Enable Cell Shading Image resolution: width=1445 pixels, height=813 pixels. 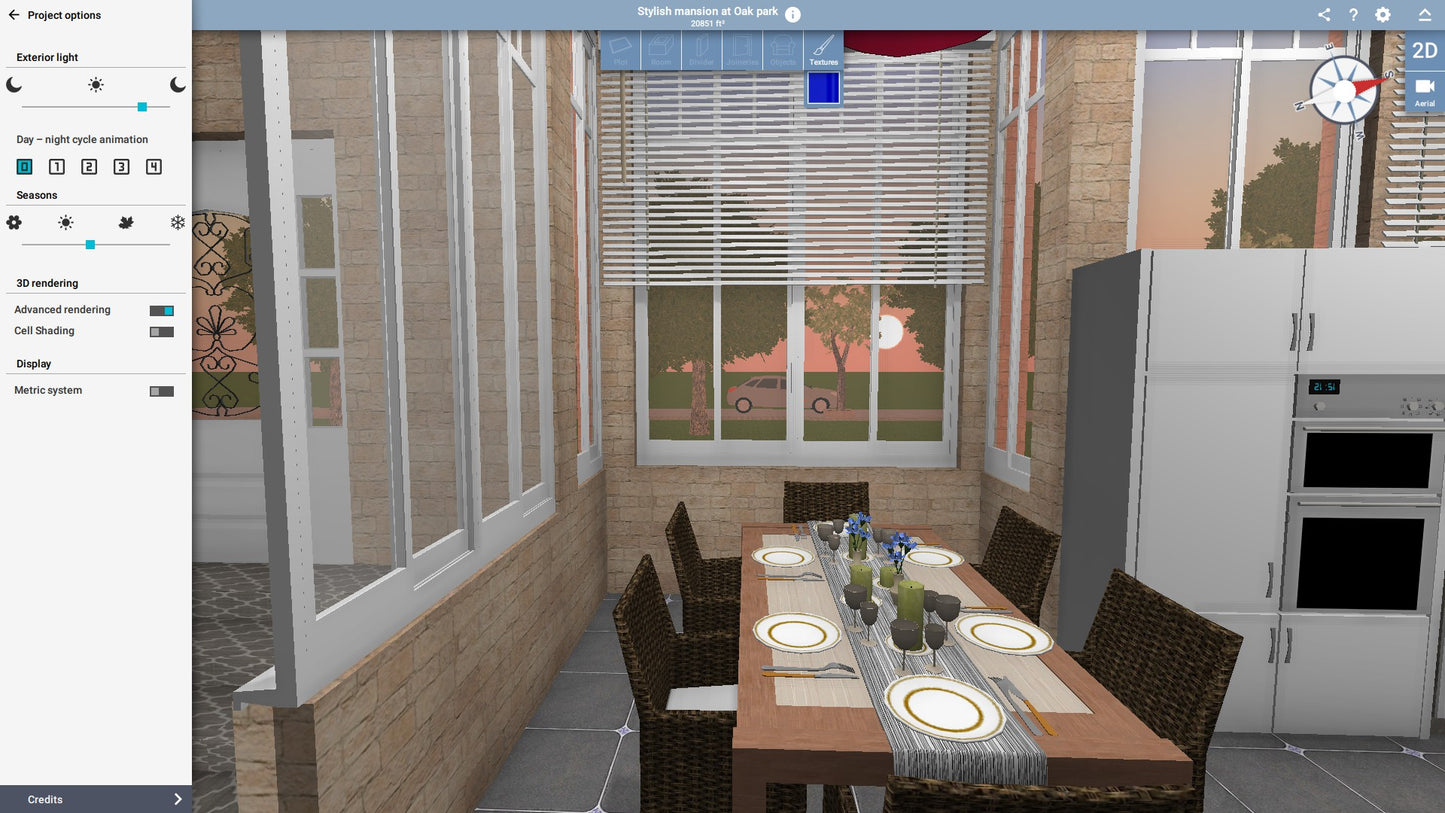(161, 331)
